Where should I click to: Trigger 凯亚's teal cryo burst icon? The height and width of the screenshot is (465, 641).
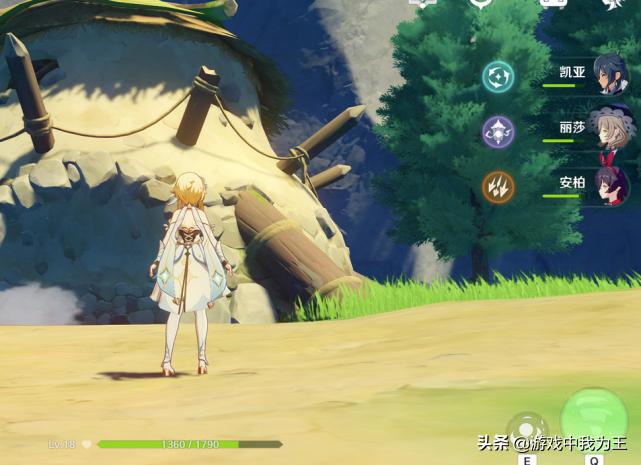tap(498, 76)
